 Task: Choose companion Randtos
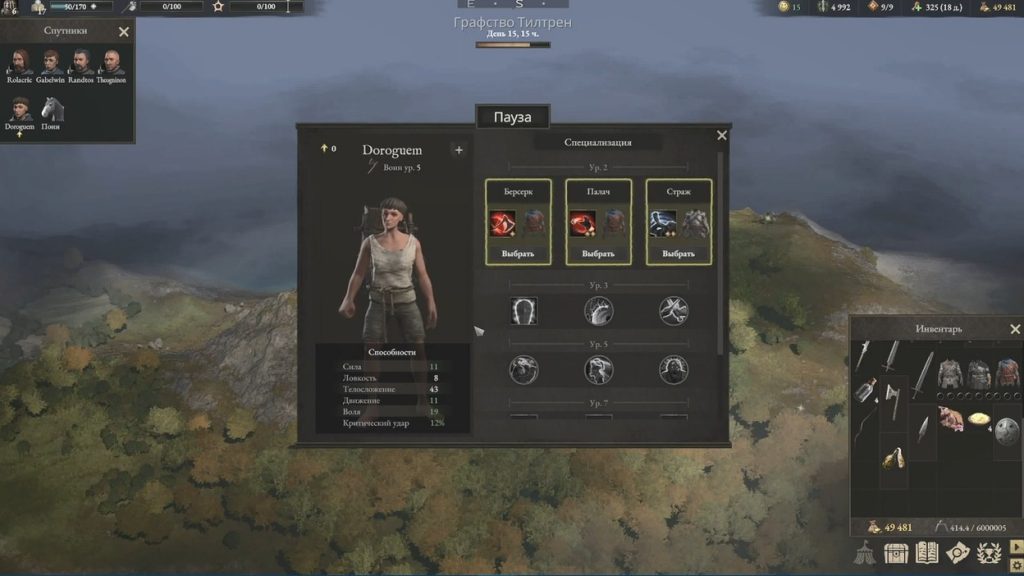[81, 64]
